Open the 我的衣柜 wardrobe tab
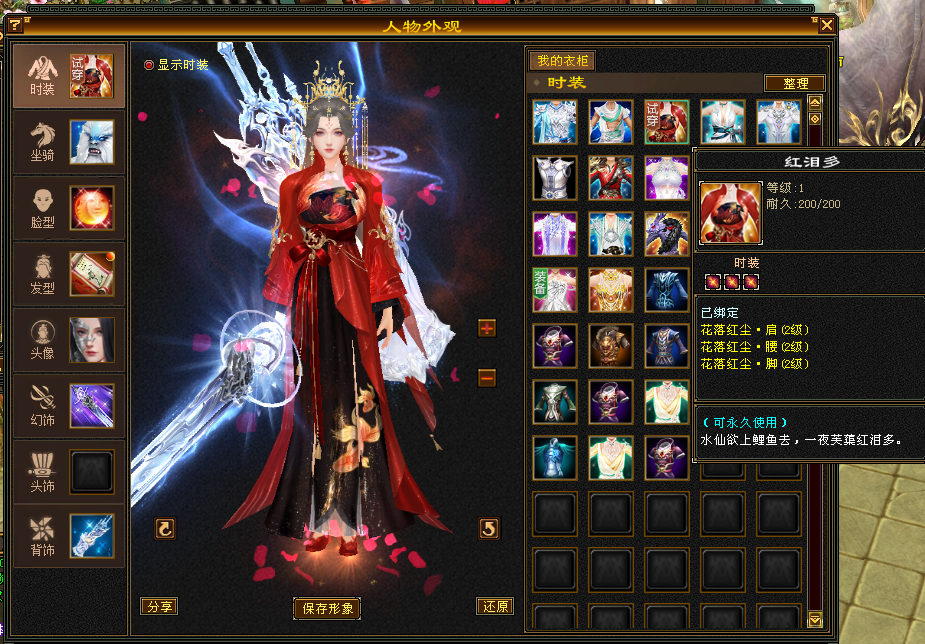 560,61
